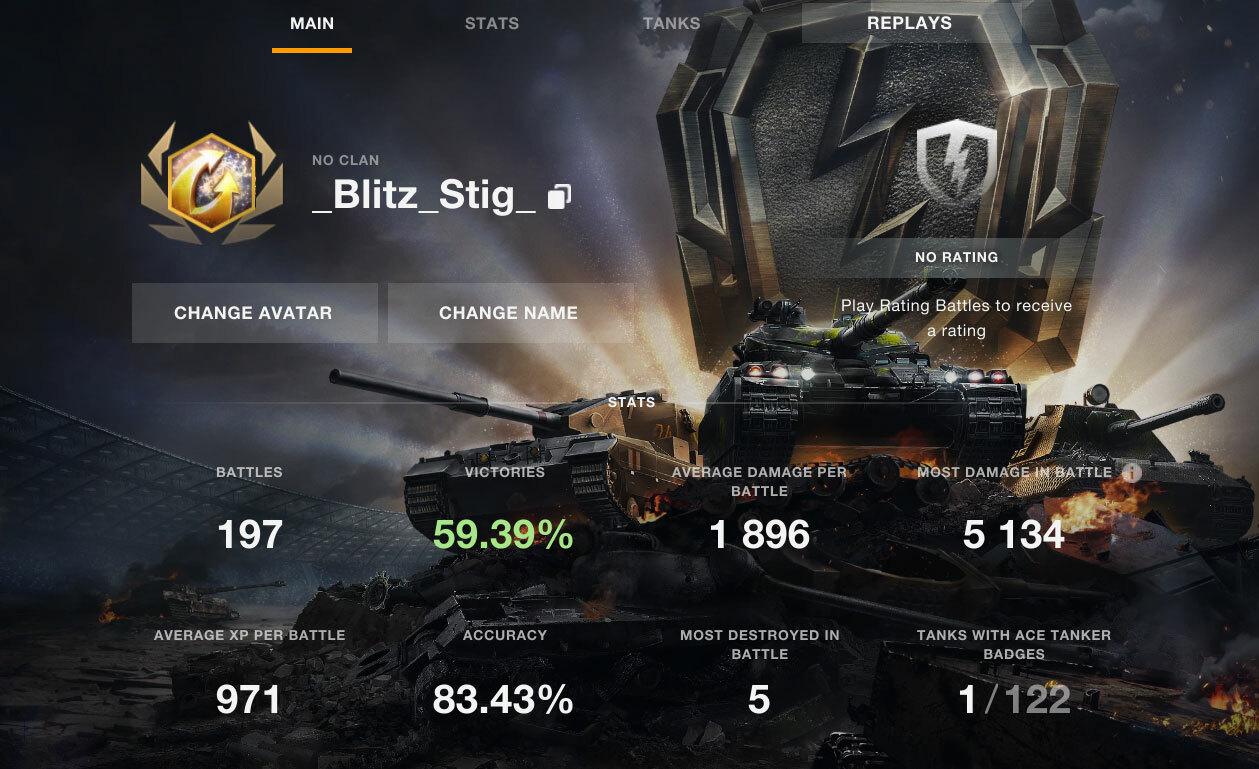The width and height of the screenshot is (1259, 769).
Task: Switch to the Main tab
Action: click(312, 23)
